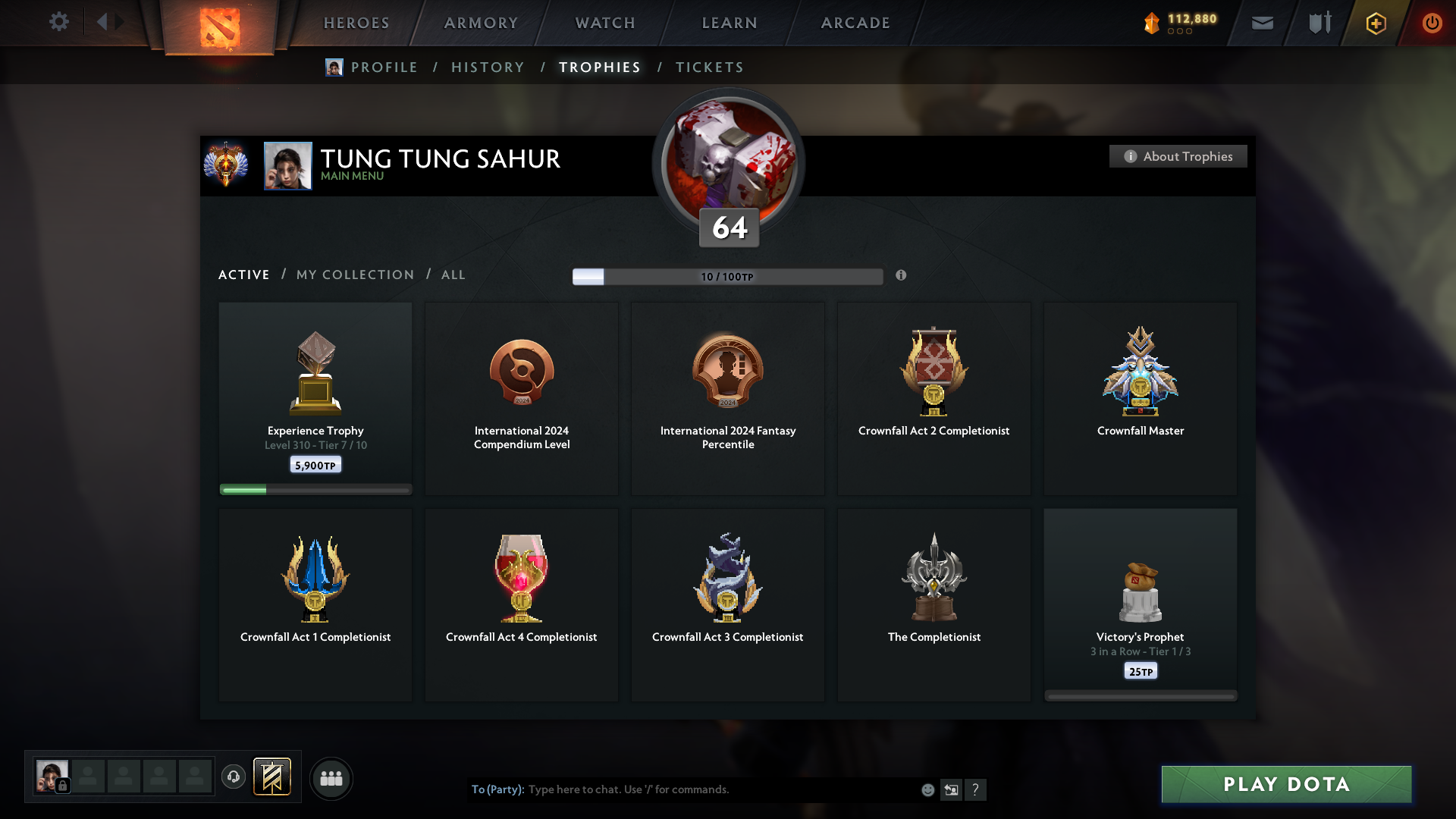Click the About Trophies button
Image resolution: width=1456 pixels, height=819 pixels.
coord(1178,156)
